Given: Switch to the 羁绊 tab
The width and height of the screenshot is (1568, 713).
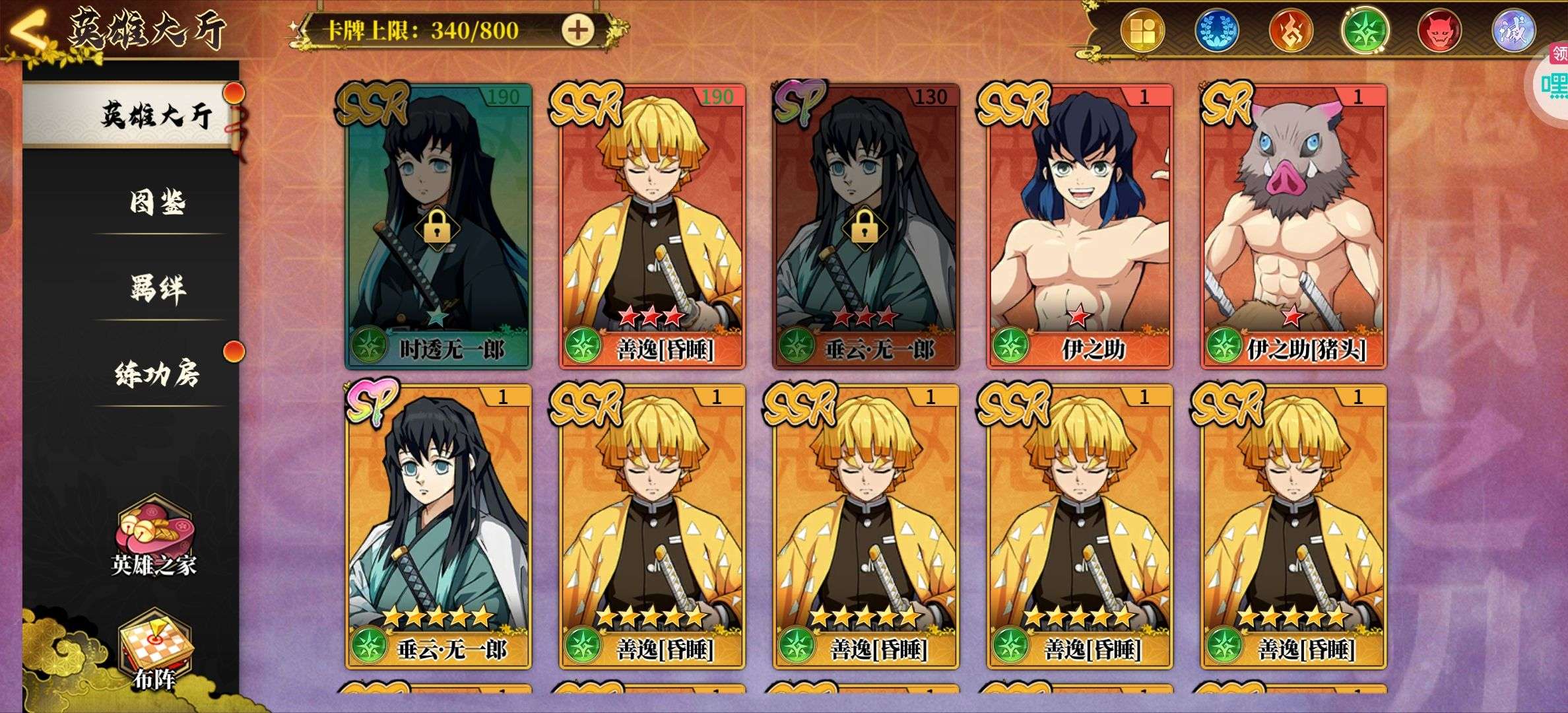Looking at the screenshot, I should pyautogui.click(x=157, y=289).
